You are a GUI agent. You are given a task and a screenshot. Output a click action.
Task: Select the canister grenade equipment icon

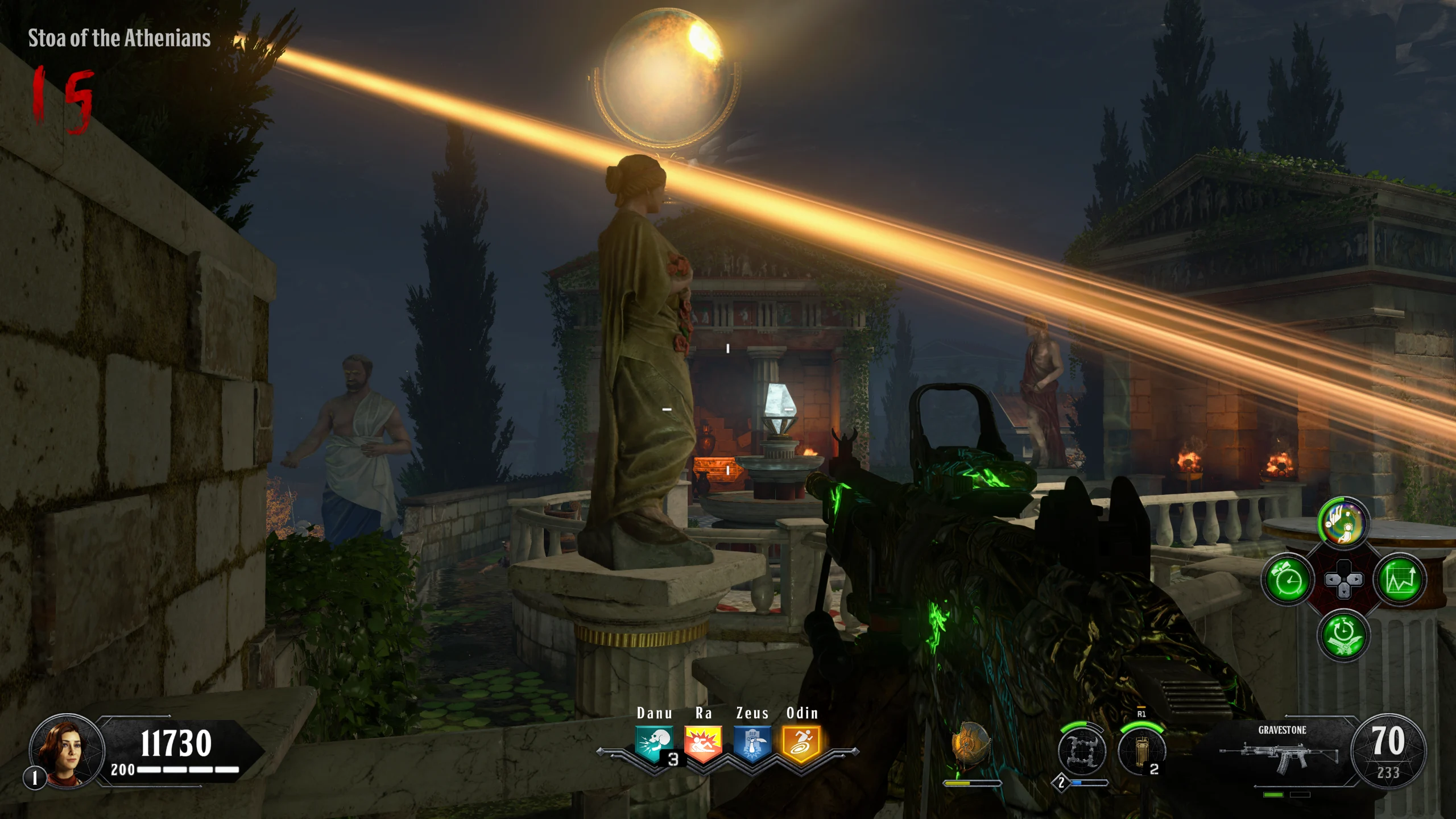(1141, 751)
